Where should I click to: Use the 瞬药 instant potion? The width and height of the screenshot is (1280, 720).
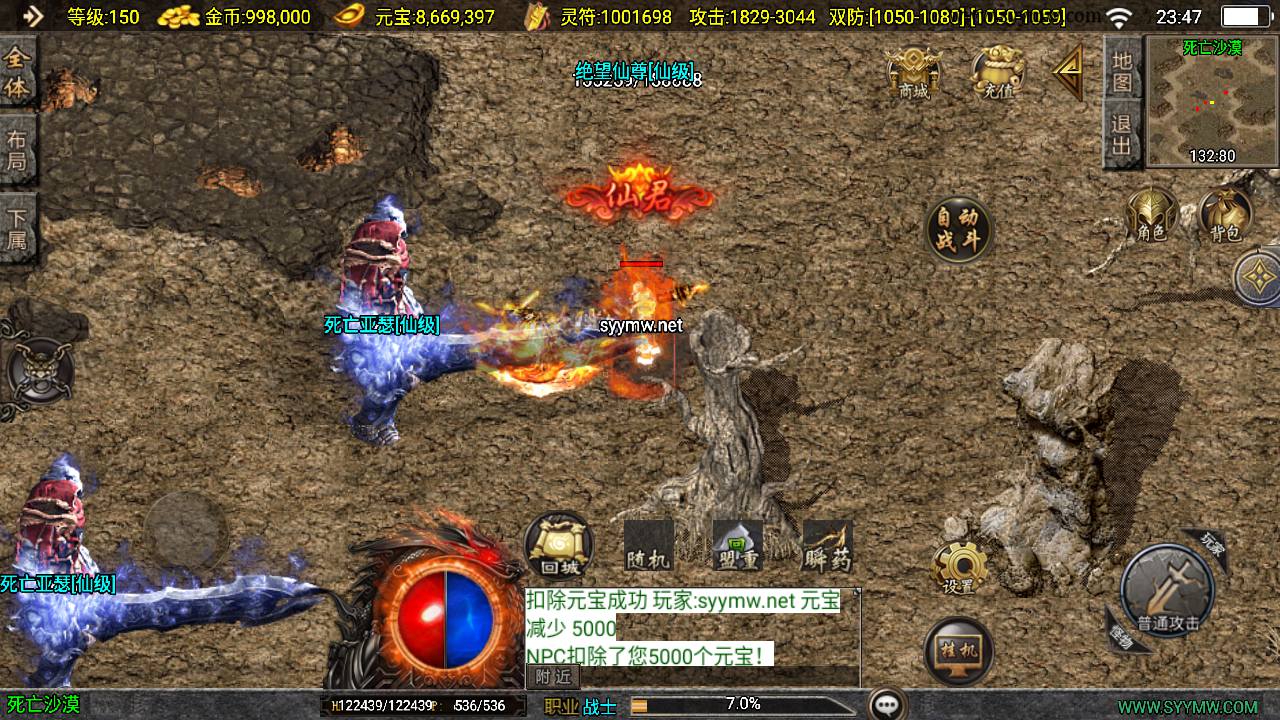(827, 547)
